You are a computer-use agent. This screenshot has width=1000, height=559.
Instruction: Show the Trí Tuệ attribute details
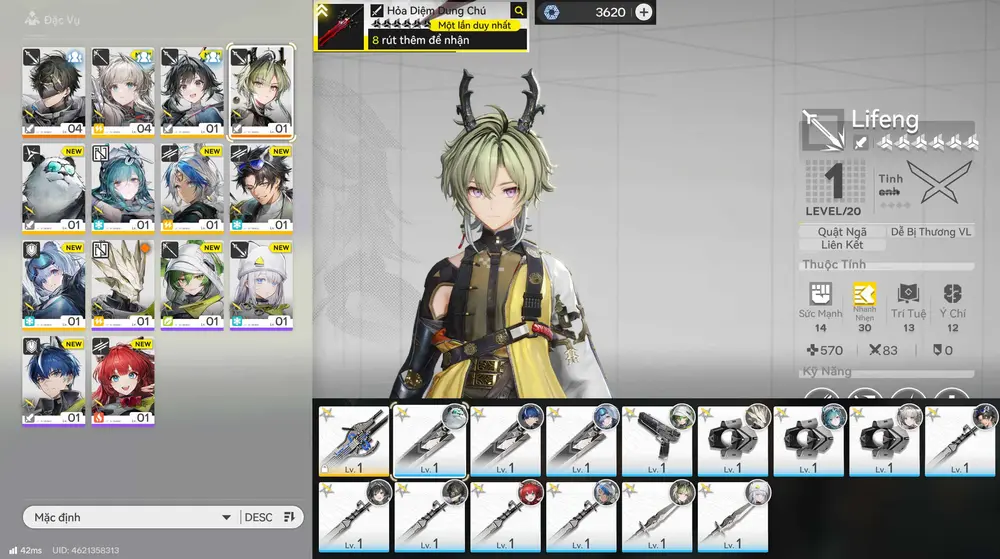[909, 307]
